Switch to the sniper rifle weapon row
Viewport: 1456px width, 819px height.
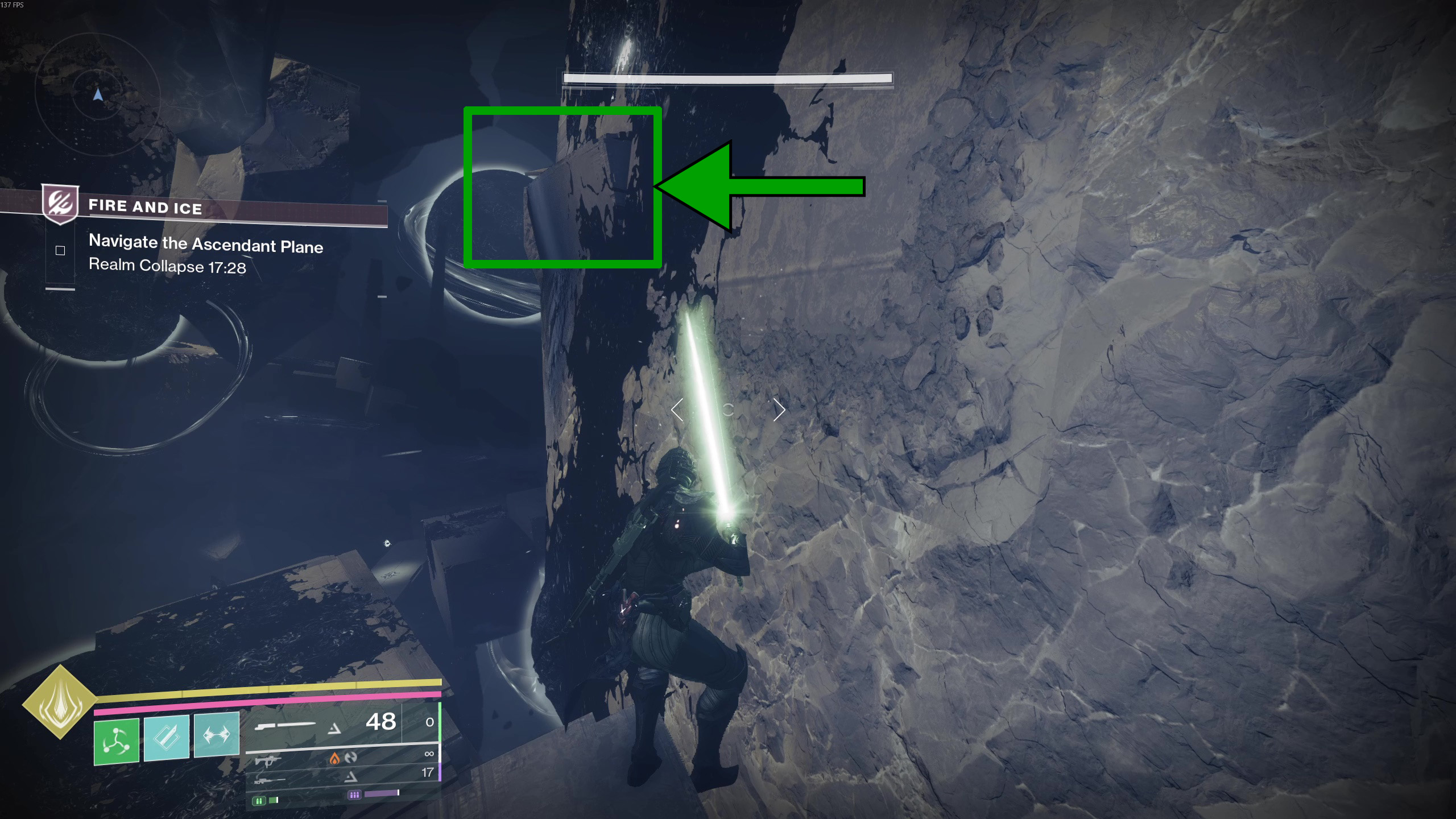coord(341,776)
